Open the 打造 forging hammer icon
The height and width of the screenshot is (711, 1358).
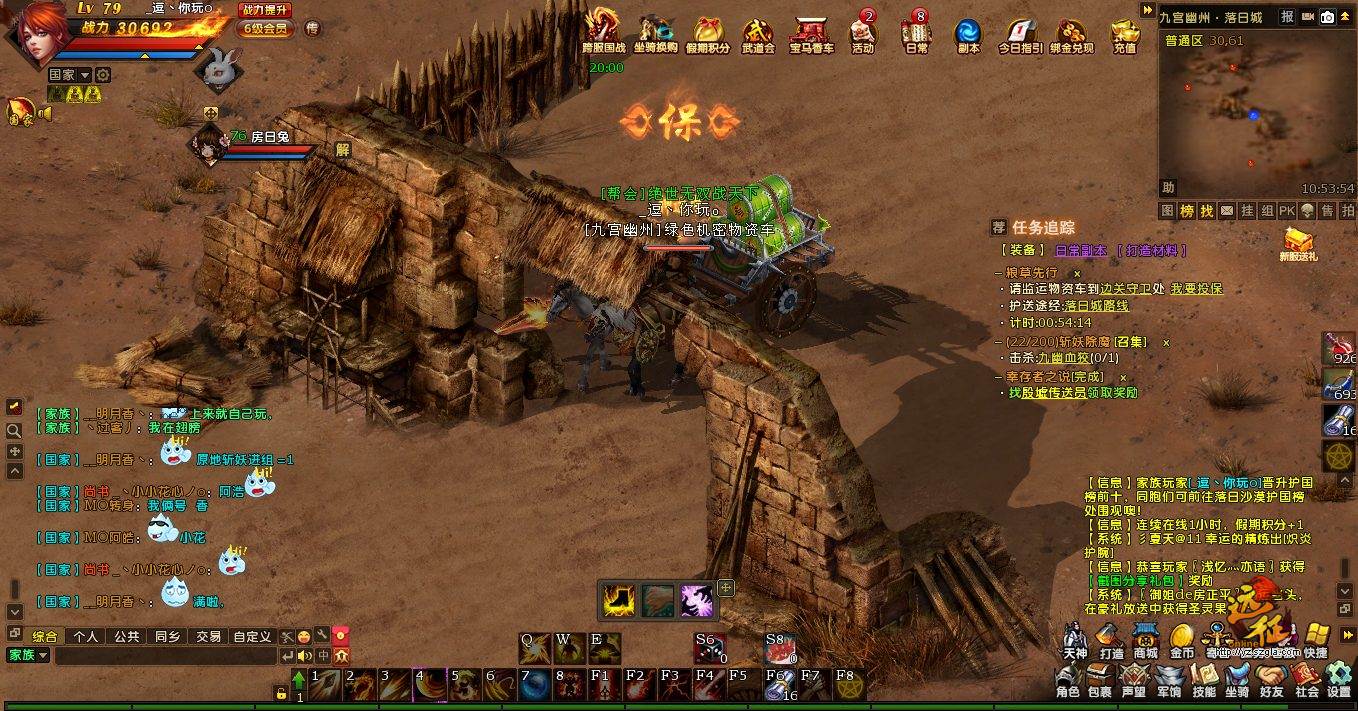click(1110, 640)
